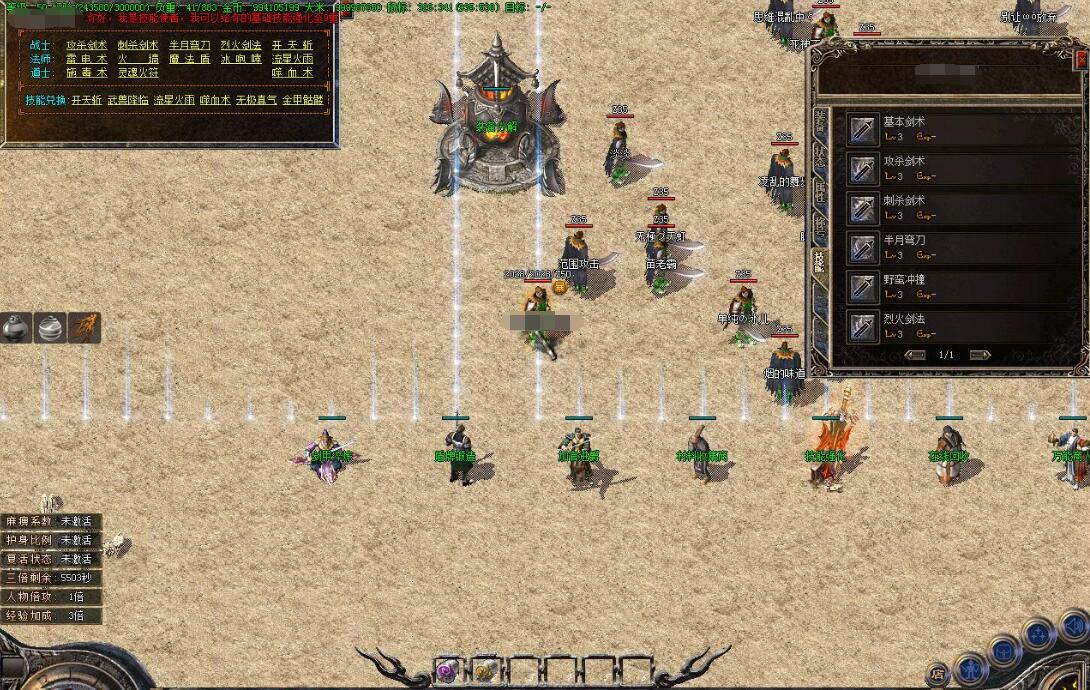Click the orange claw buff icon
Image resolution: width=1090 pixels, height=690 pixels.
(x=84, y=327)
